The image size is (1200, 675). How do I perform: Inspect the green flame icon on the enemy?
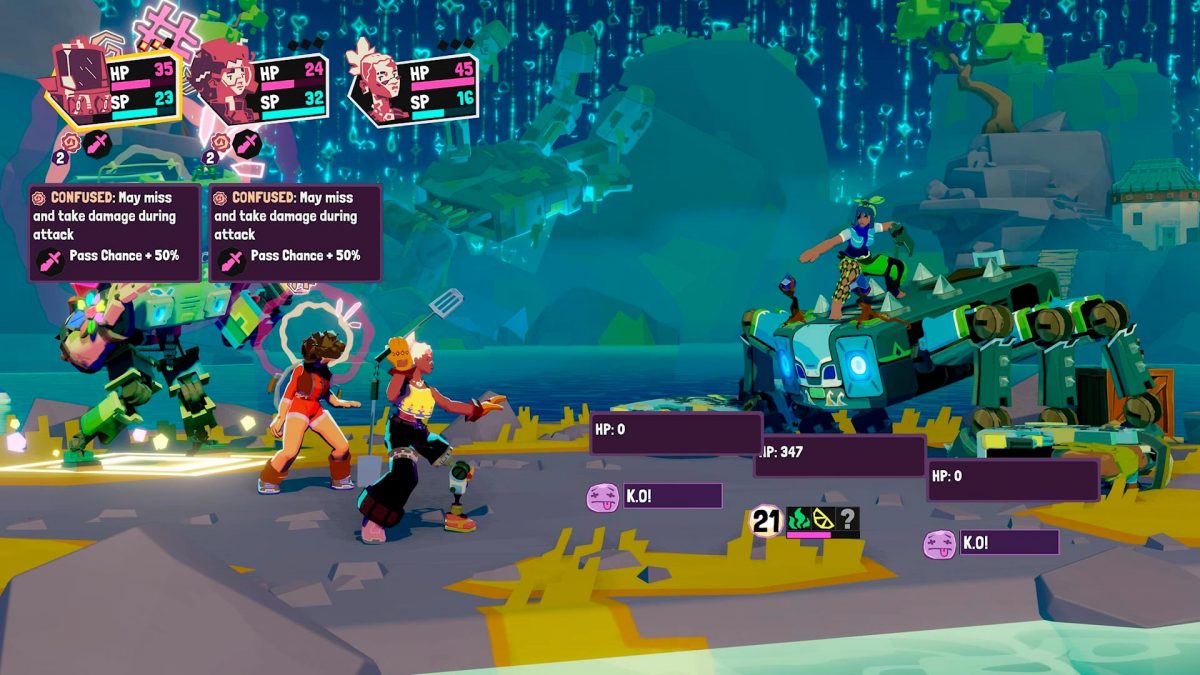(x=798, y=519)
